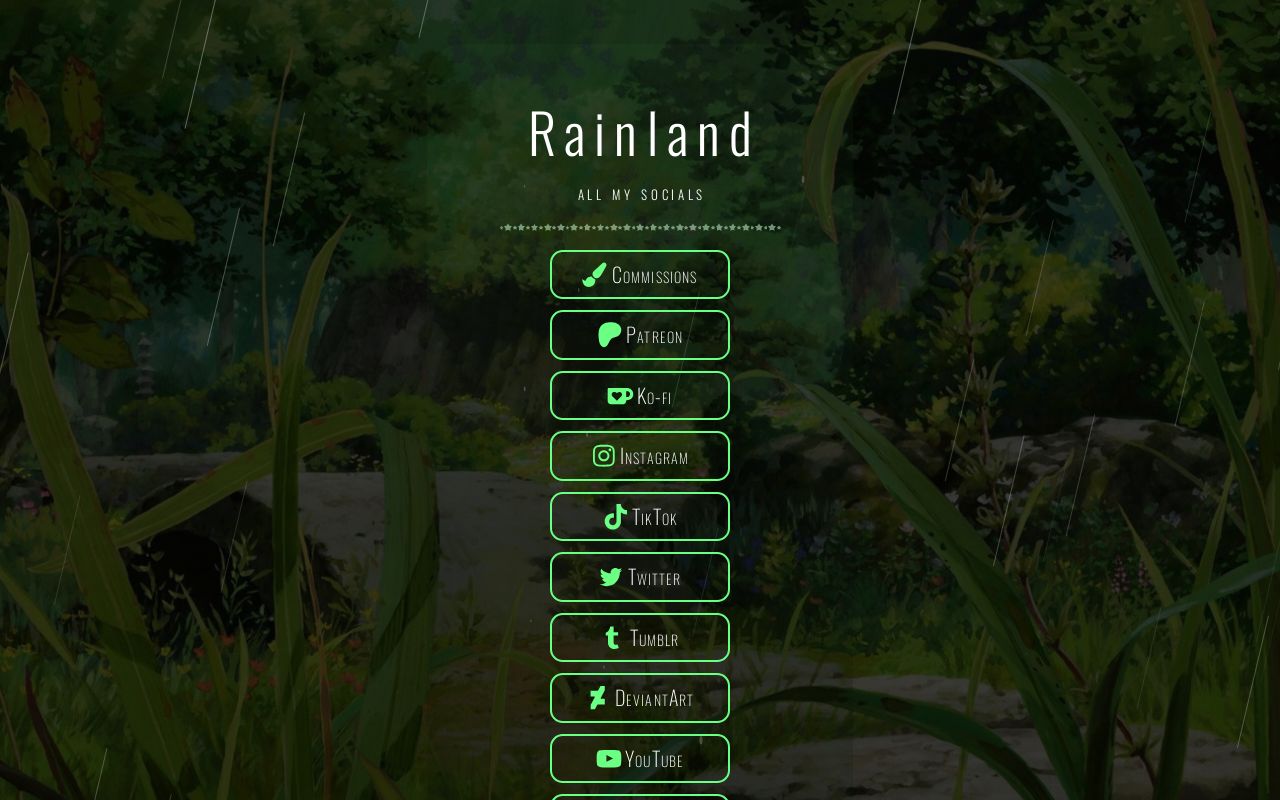The width and height of the screenshot is (1280, 800).
Task: Click the Tumblr logo icon
Action: [613, 637]
